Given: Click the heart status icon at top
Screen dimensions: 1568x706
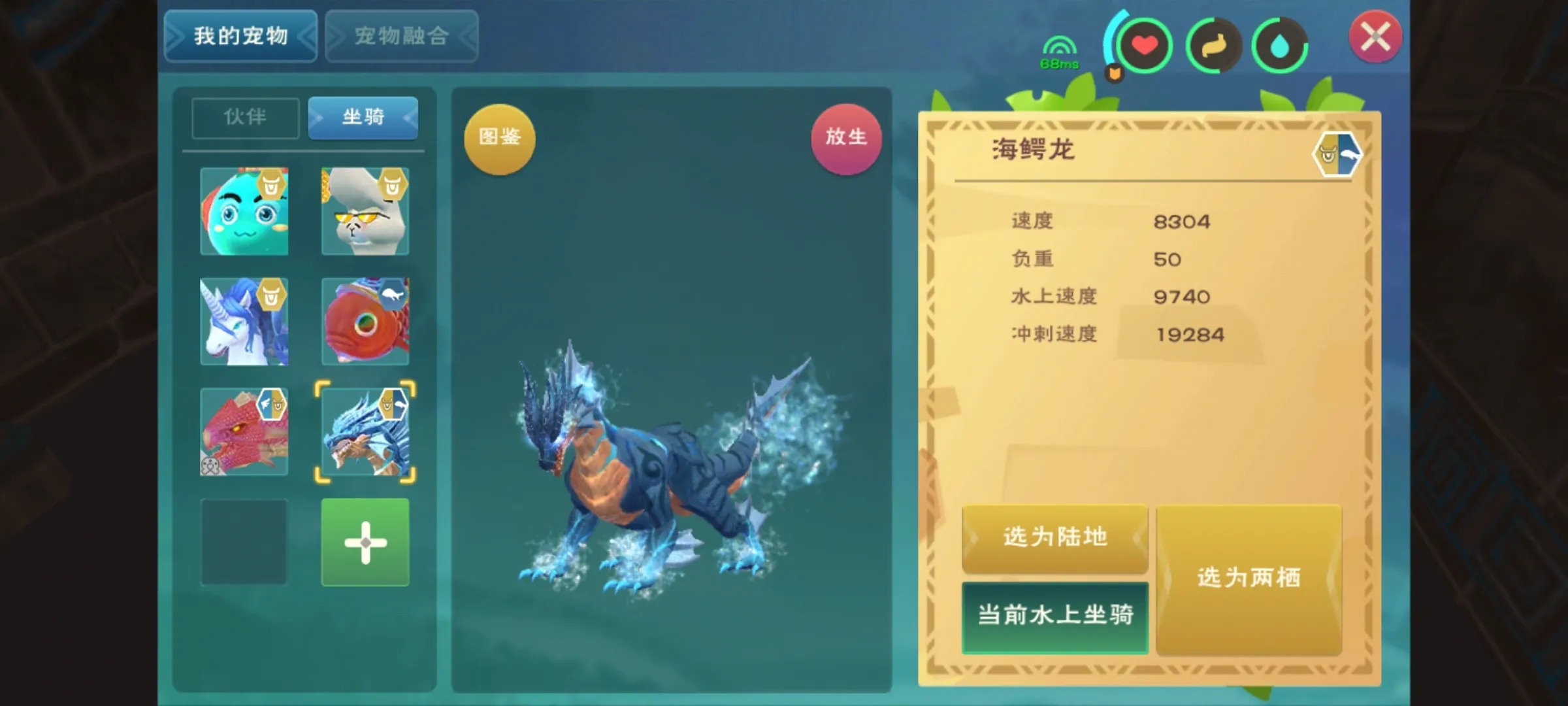Looking at the screenshot, I should [1147, 44].
